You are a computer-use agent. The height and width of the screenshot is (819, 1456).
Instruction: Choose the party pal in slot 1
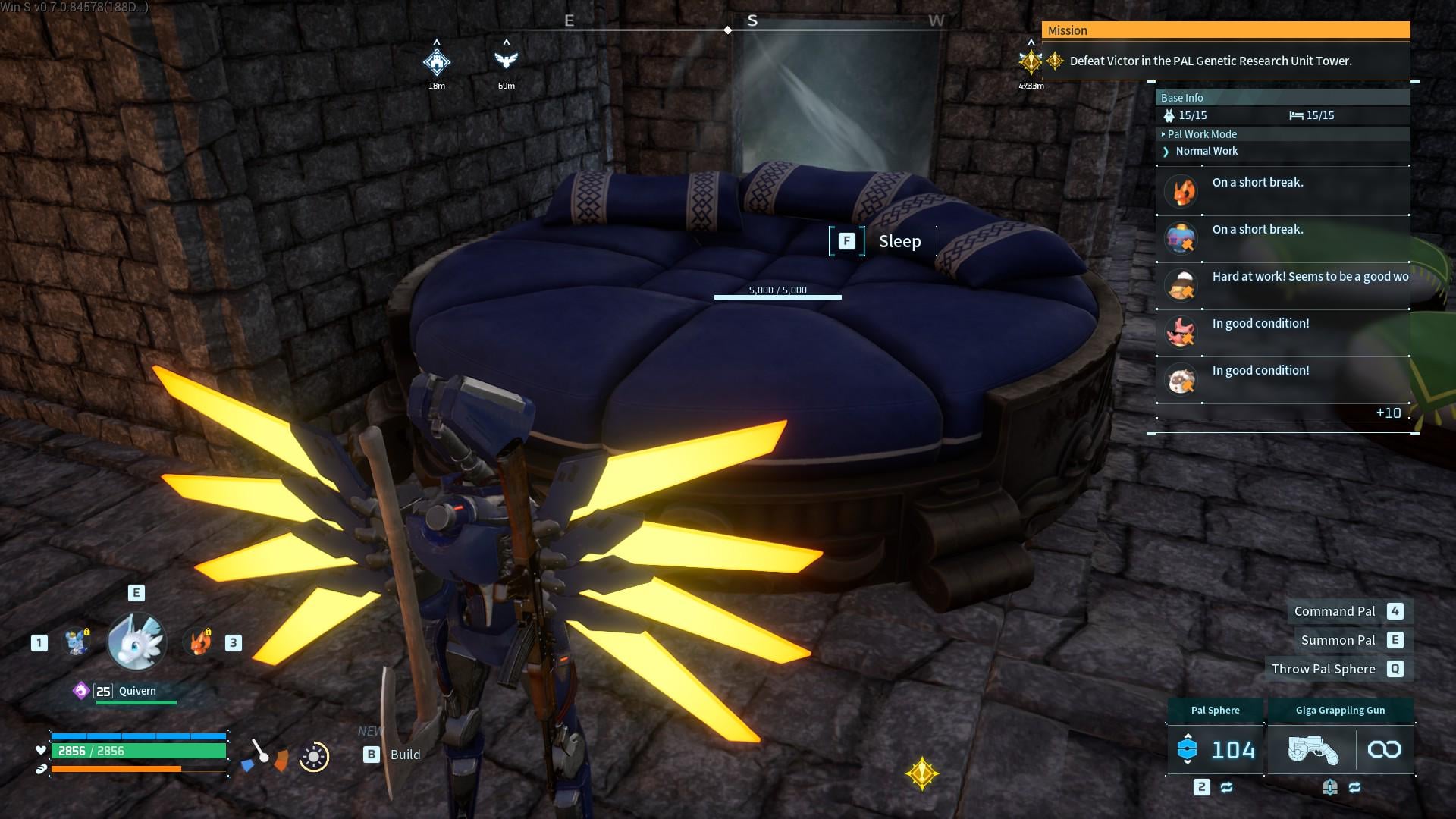77,642
